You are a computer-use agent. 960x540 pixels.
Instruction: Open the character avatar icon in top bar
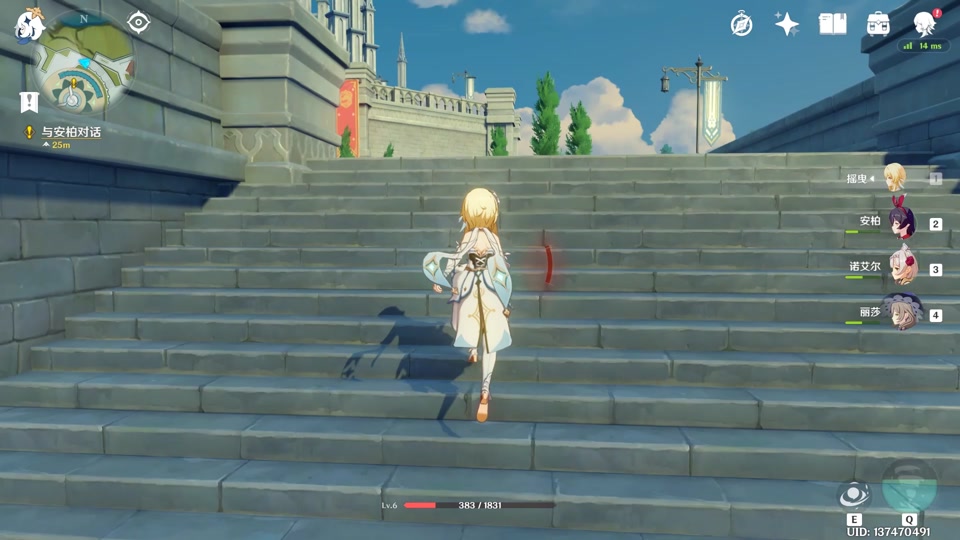coord(925,24)
